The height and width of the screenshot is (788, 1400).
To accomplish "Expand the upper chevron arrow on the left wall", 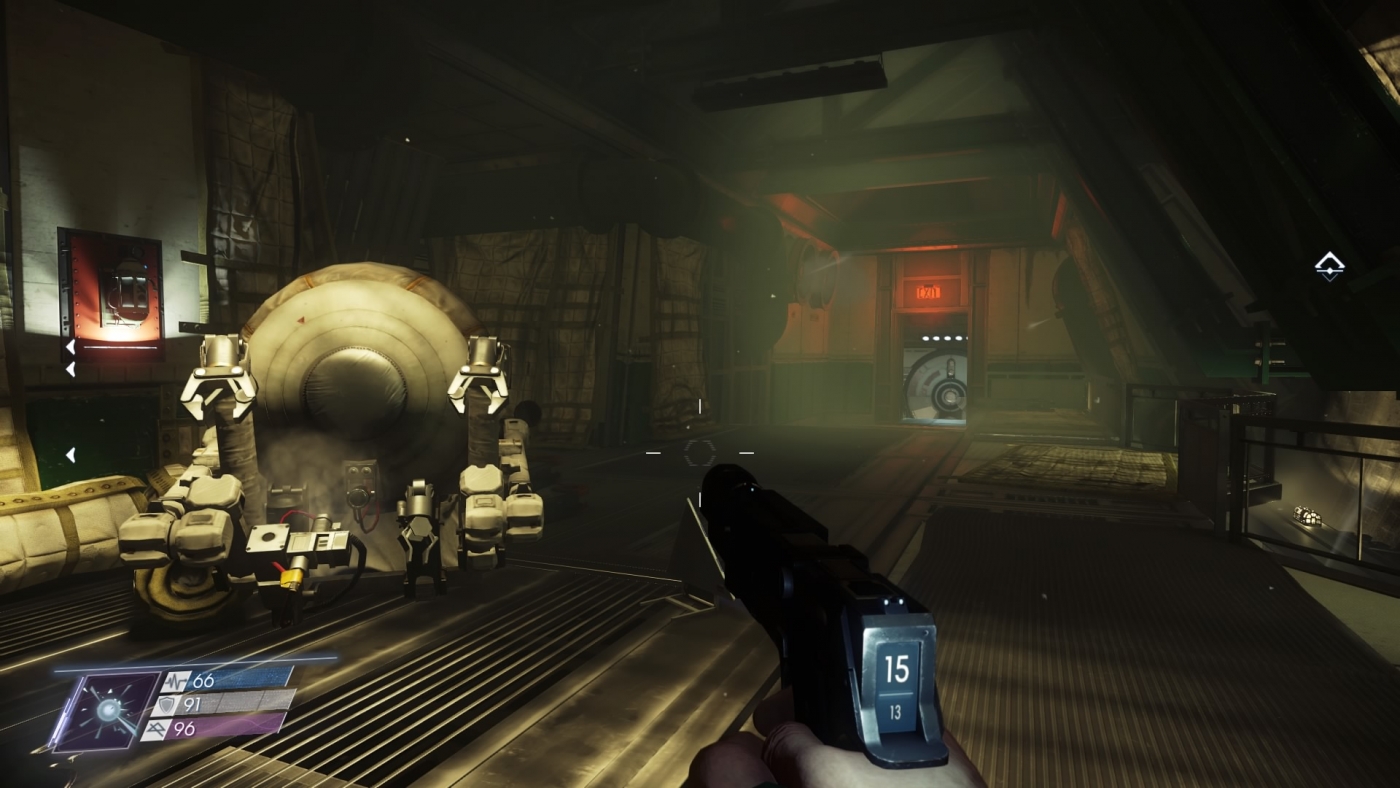I will click(71, 345).
